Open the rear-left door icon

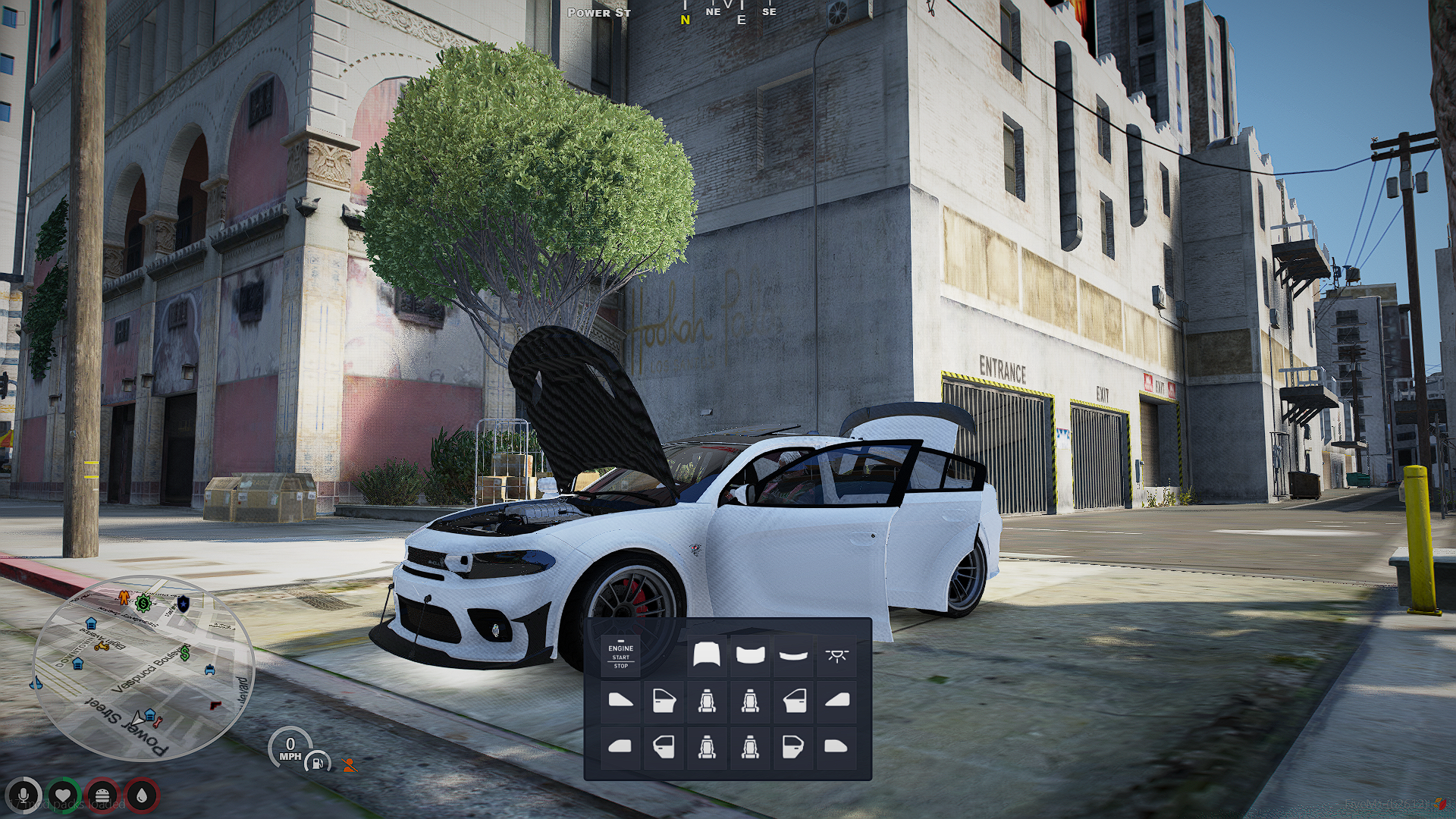[x=664, y=746]
